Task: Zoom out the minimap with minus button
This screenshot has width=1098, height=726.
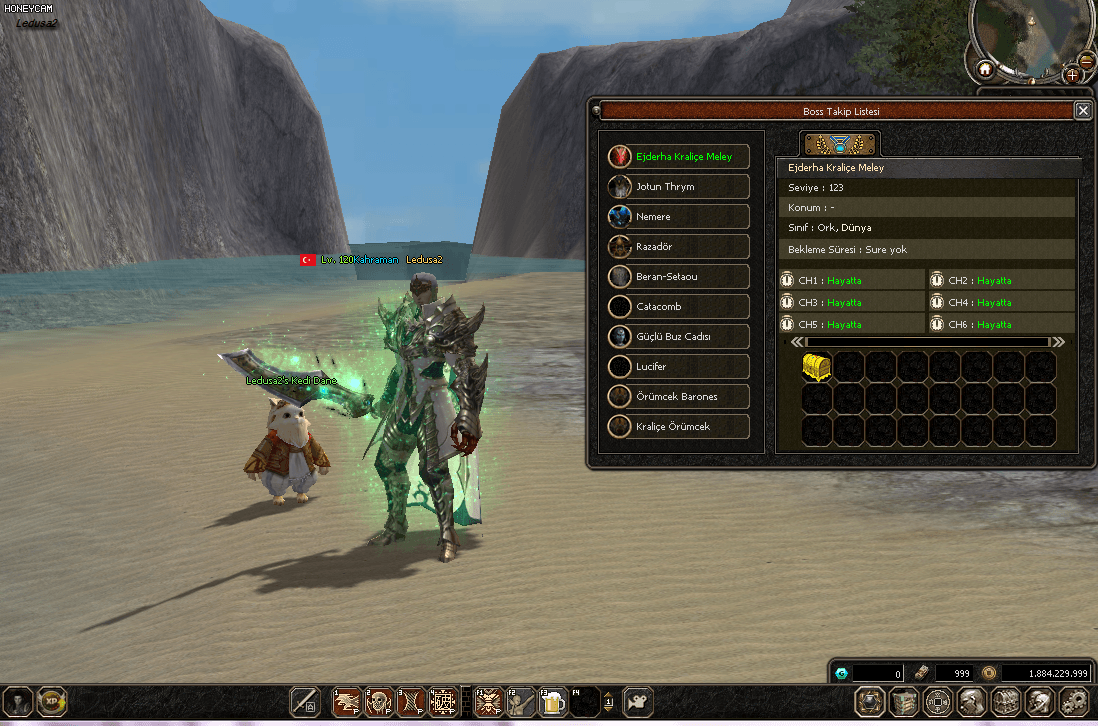Action: point(1087,60)
